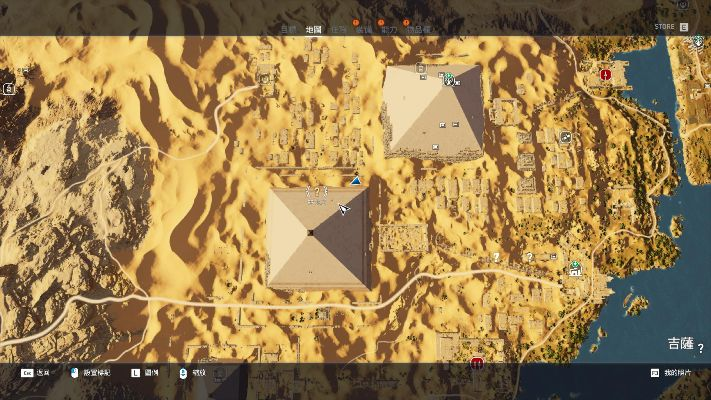This screenshot has height=400, width=711.
Task: Open the 物品欄 inventory tab
Action: coord(421,30)
